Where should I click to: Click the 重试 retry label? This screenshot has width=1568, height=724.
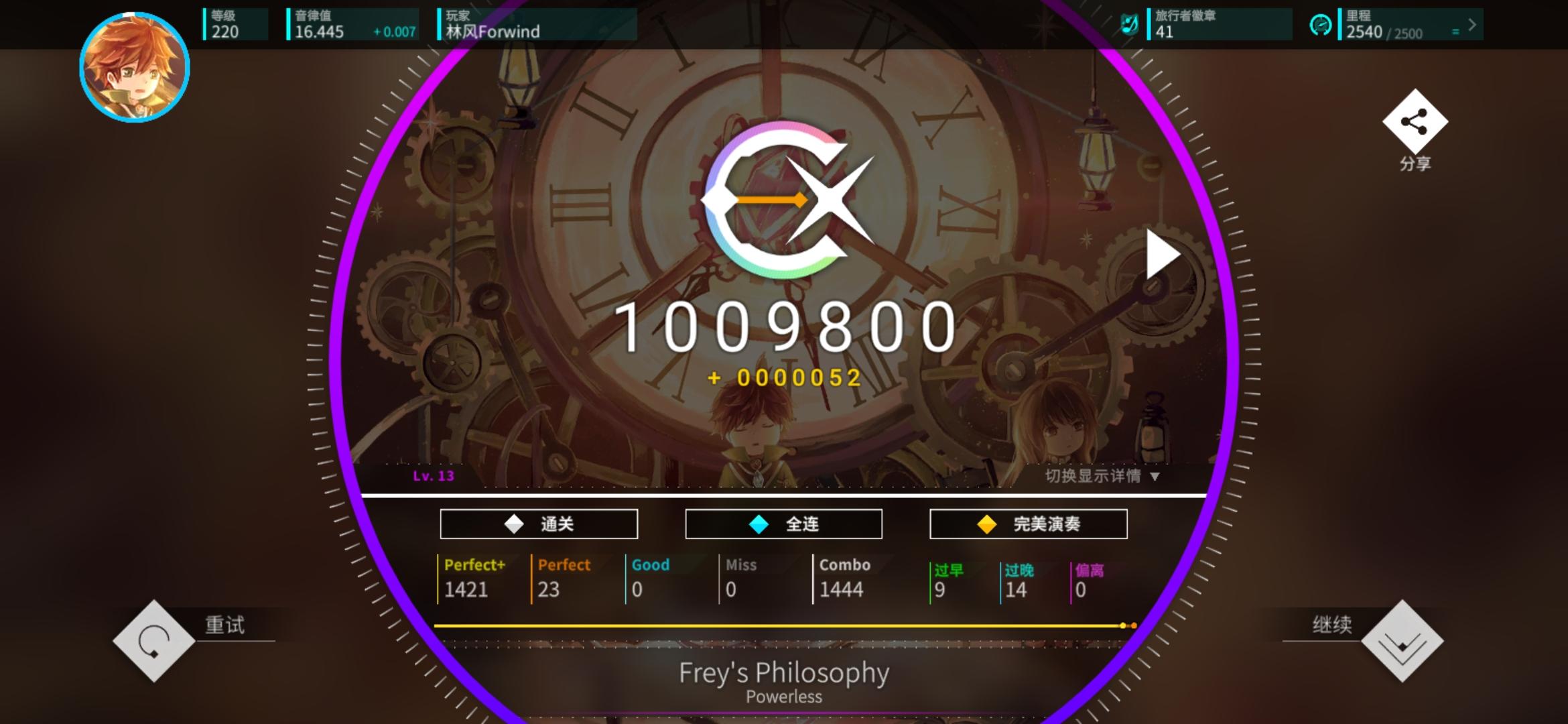224,625
